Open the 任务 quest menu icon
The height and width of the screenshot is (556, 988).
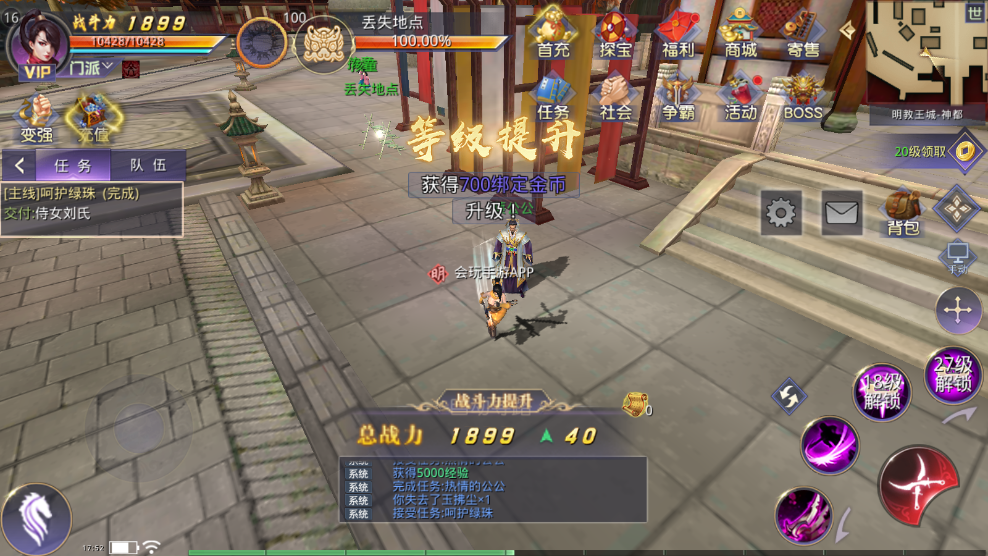pos(553,97)
